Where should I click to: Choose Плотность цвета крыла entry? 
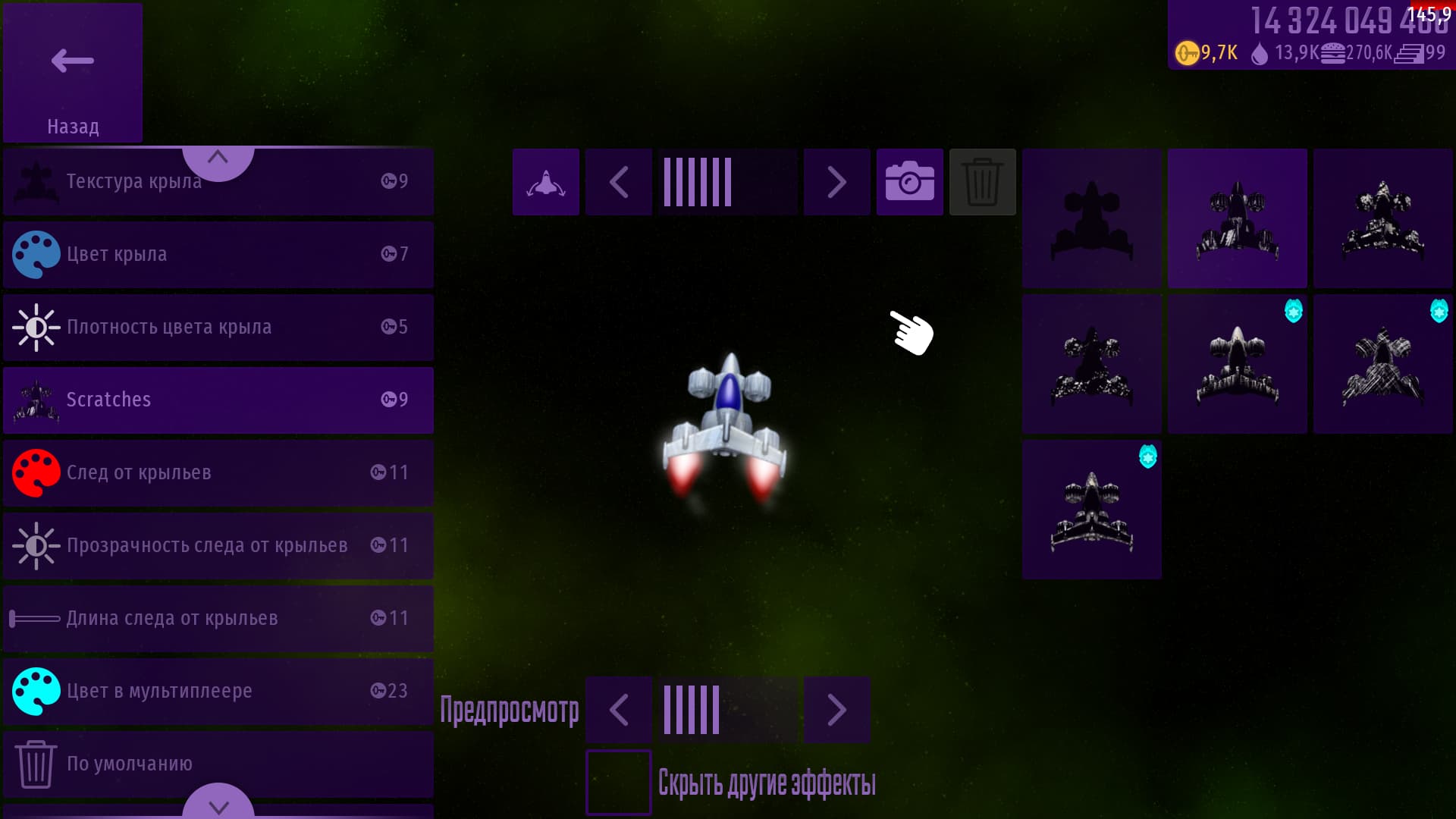[x=218, y=327]
